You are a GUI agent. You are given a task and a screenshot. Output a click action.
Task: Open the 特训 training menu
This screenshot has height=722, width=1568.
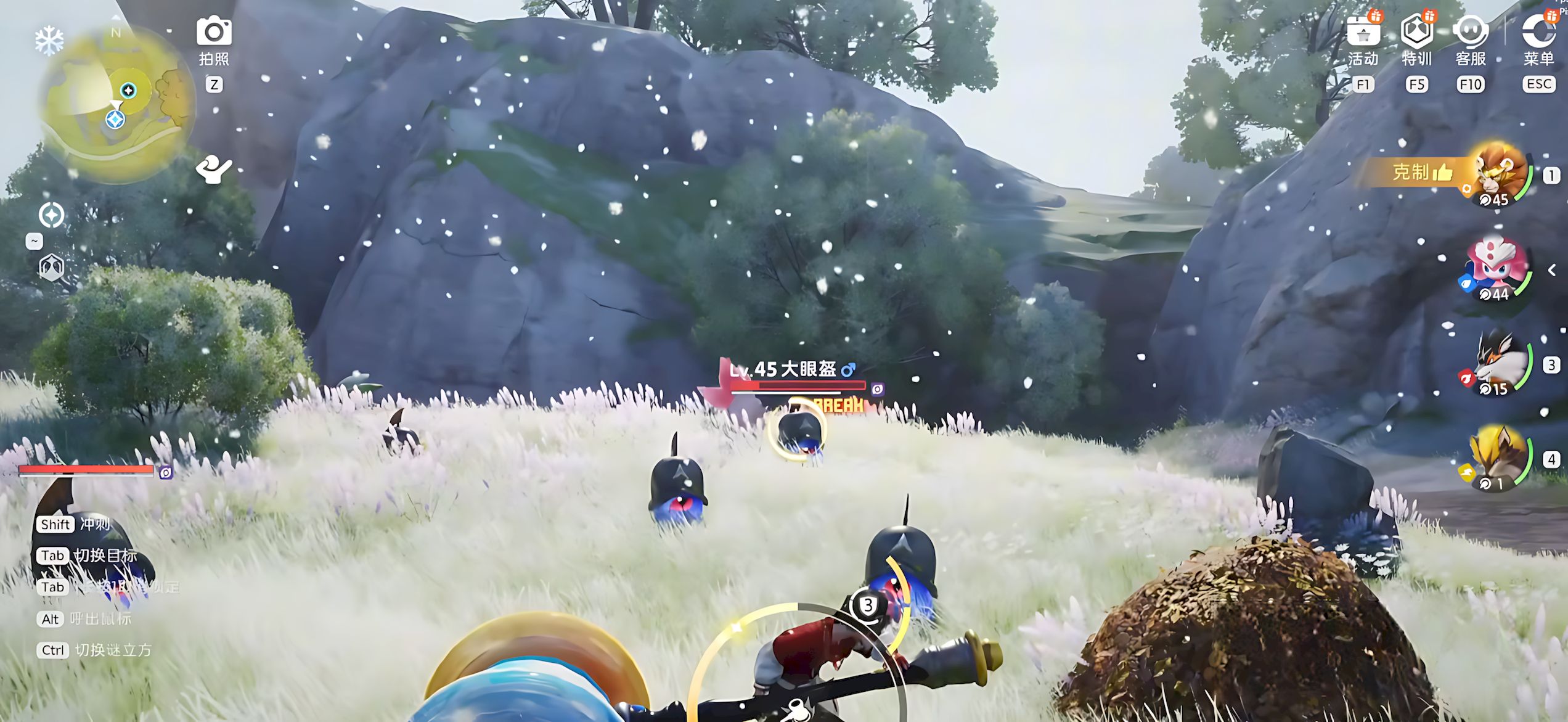pyautogui.click(x=1416, y=33)
